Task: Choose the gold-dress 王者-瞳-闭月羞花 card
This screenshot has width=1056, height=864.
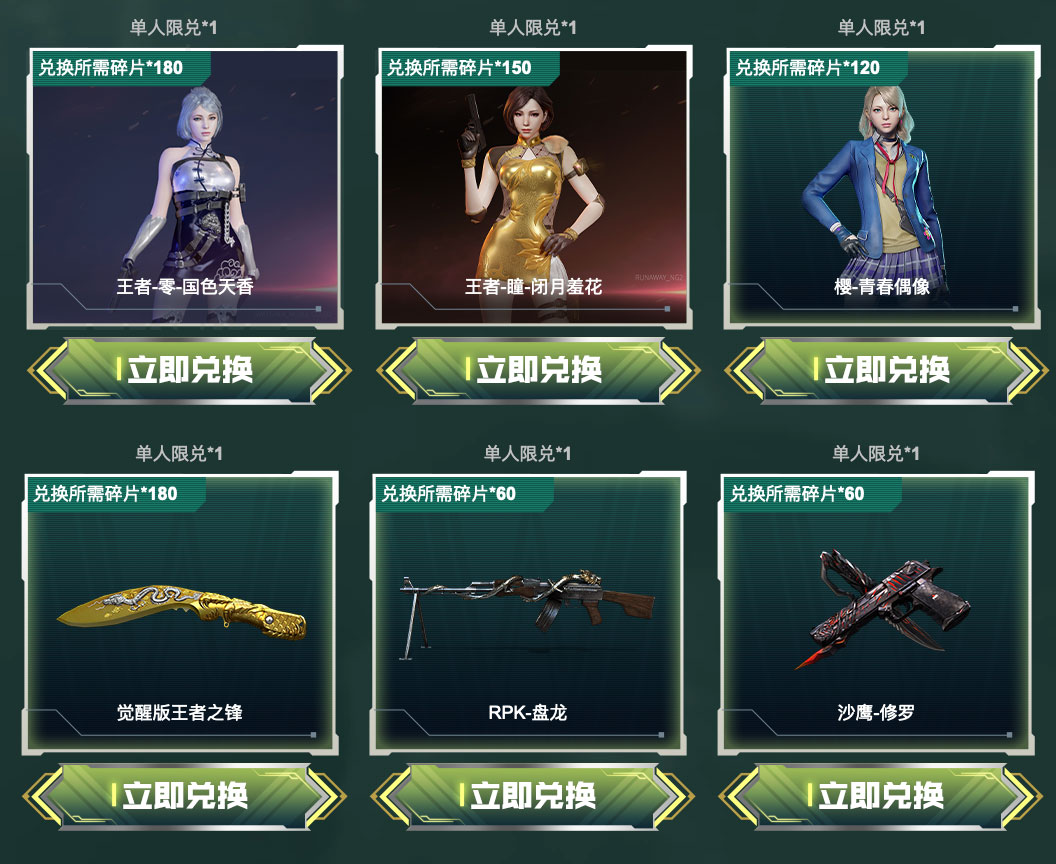Action: point(535,186)
